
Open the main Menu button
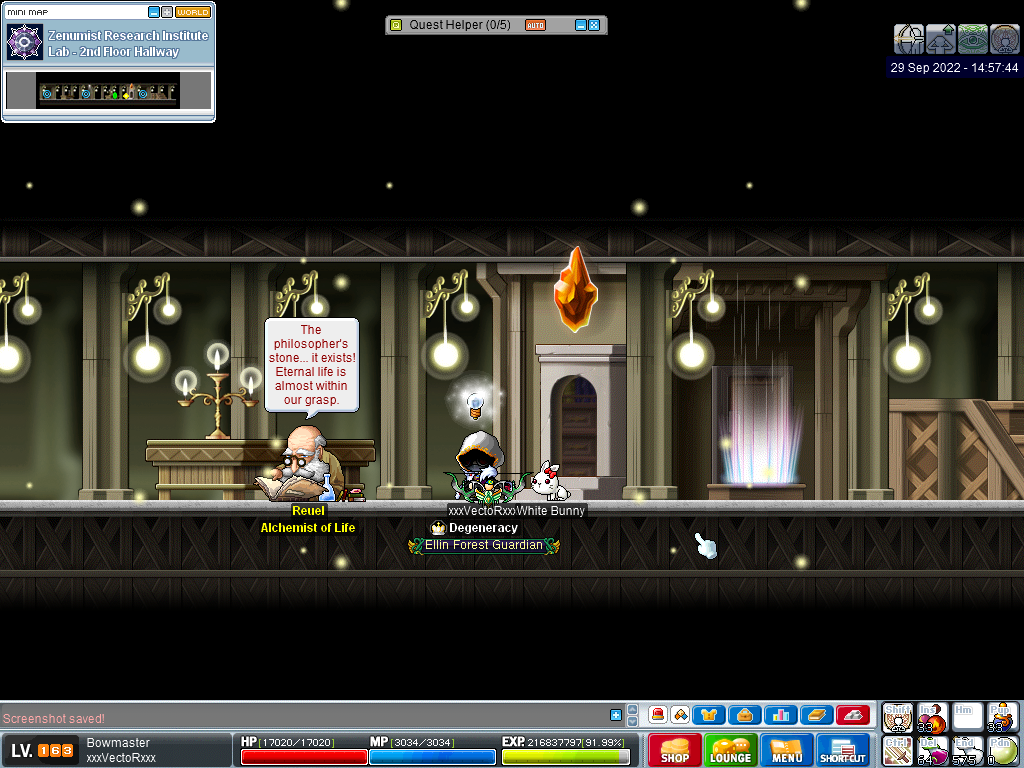(787, 750)
